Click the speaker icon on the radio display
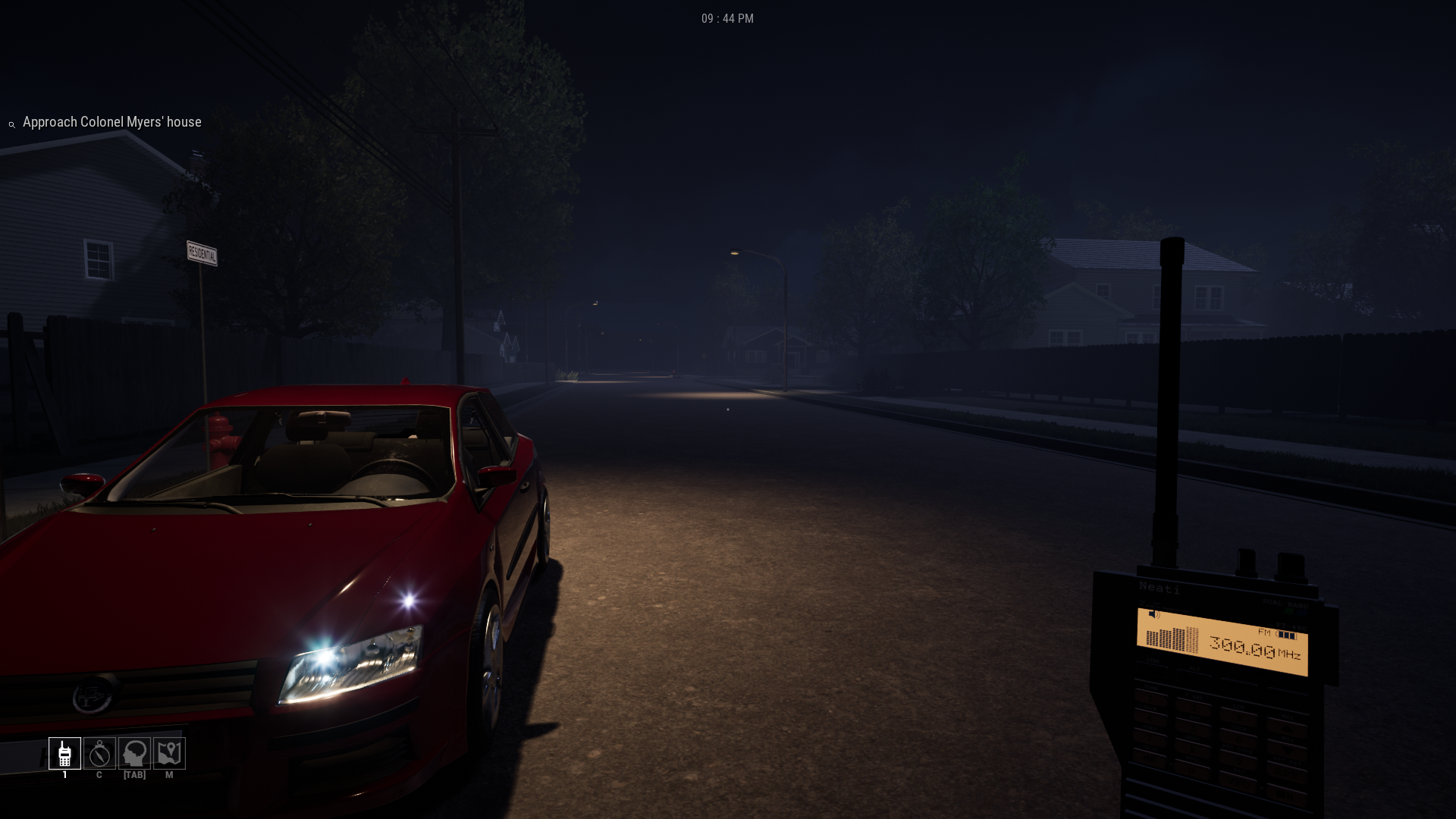 coord(1153,614)
